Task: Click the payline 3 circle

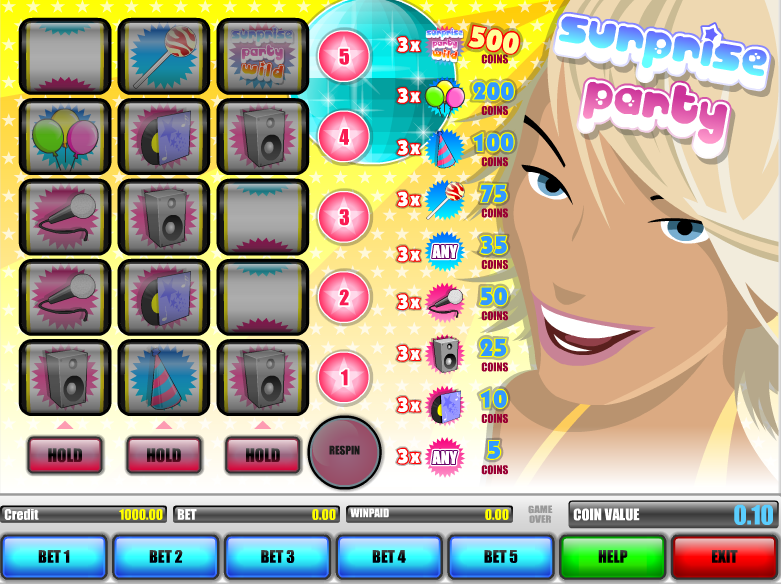Action: pos(344,217)
